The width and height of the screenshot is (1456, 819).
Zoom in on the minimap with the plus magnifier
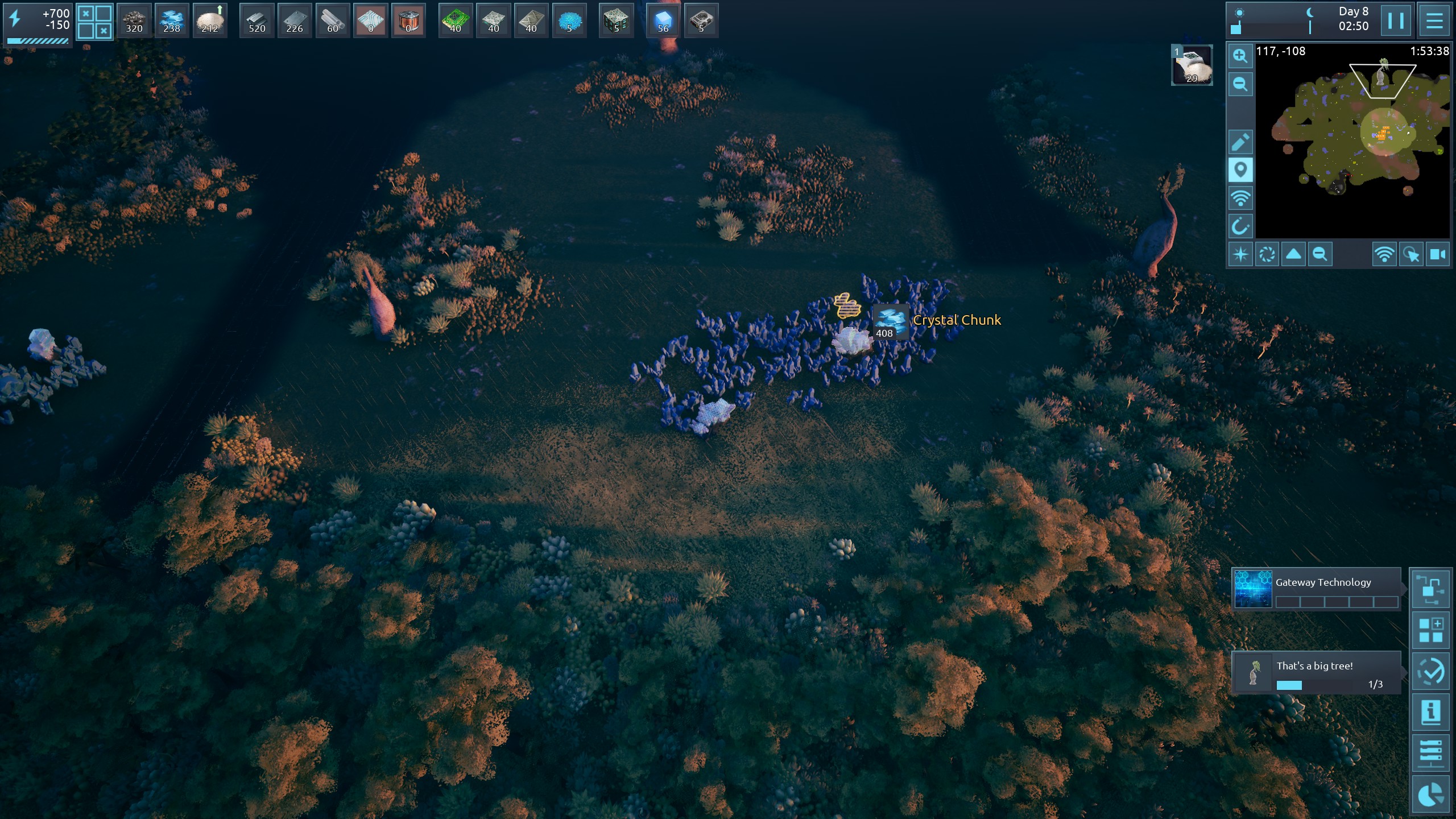tap(1240, 56)
